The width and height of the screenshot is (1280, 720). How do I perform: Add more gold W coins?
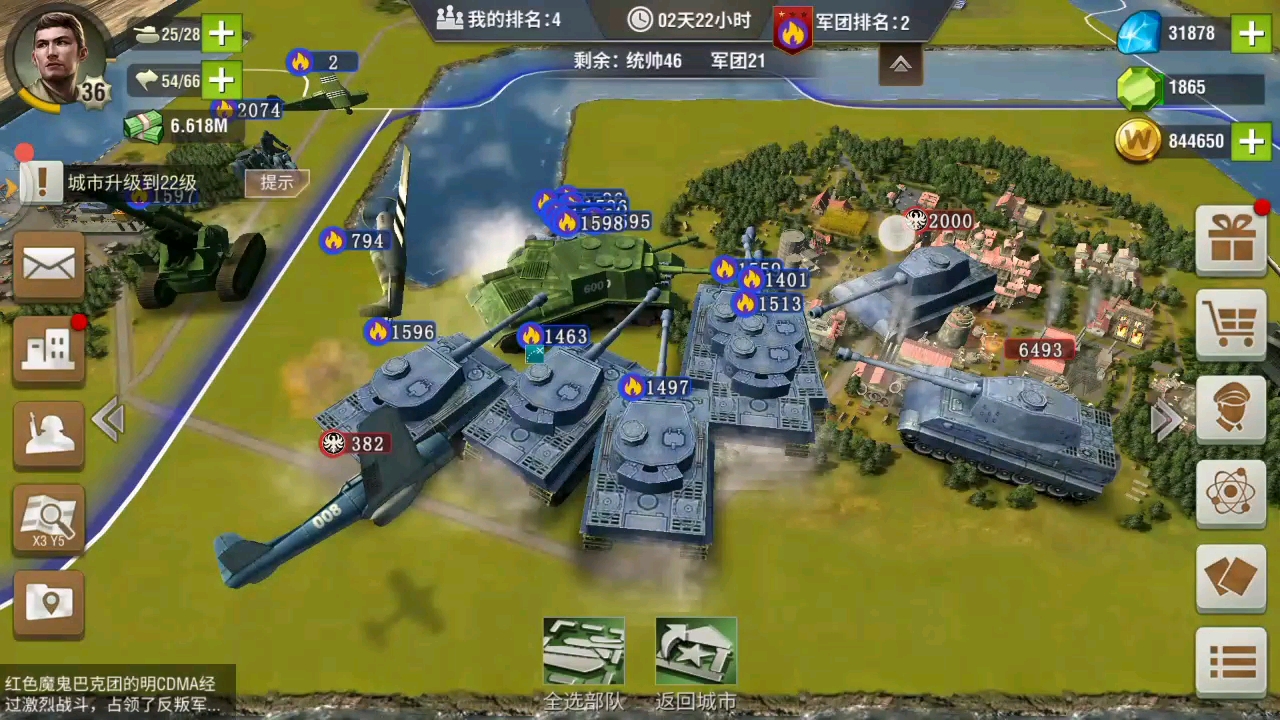(x=1251, y=141)
